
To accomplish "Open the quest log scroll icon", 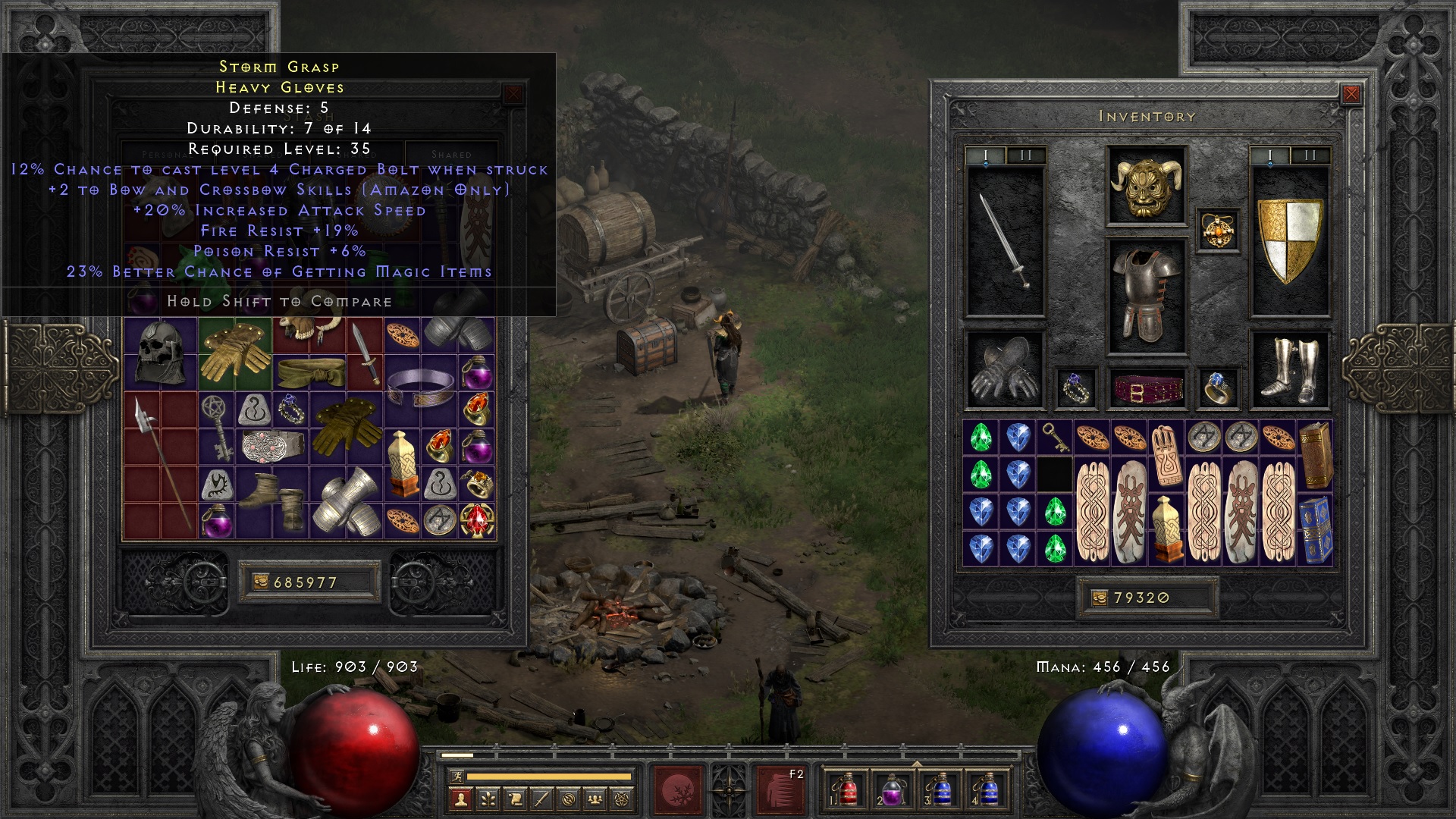I will [x=516, y=800].
